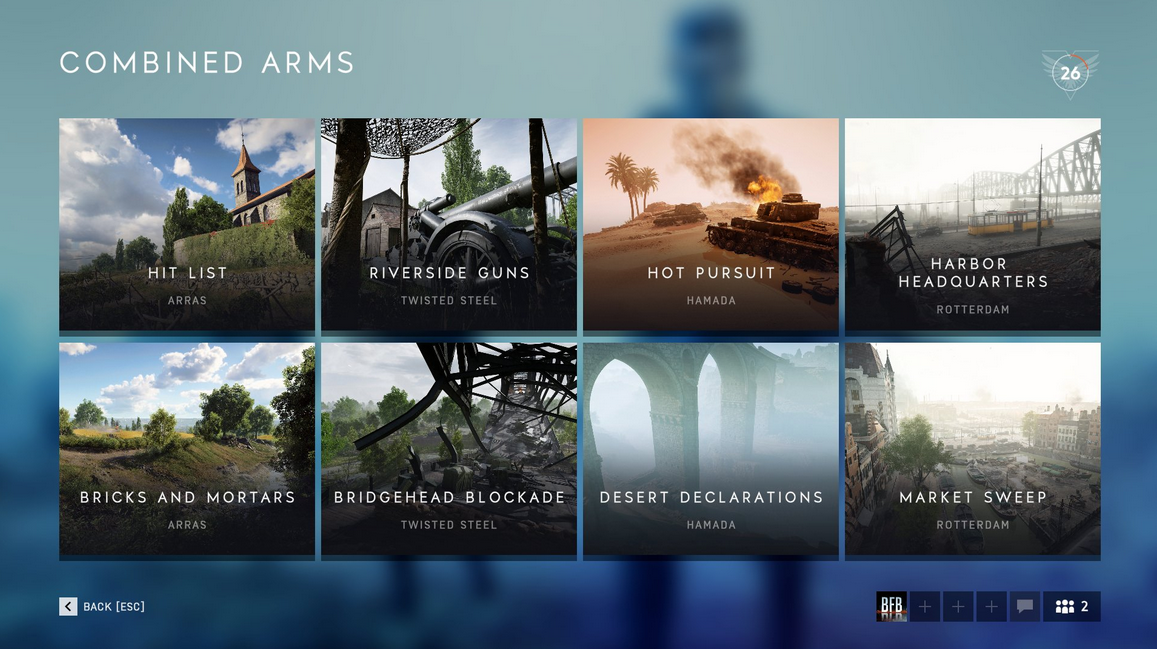
Task: Open the Hot Pursuit mission on Hamada
Action: click(711, 225)
